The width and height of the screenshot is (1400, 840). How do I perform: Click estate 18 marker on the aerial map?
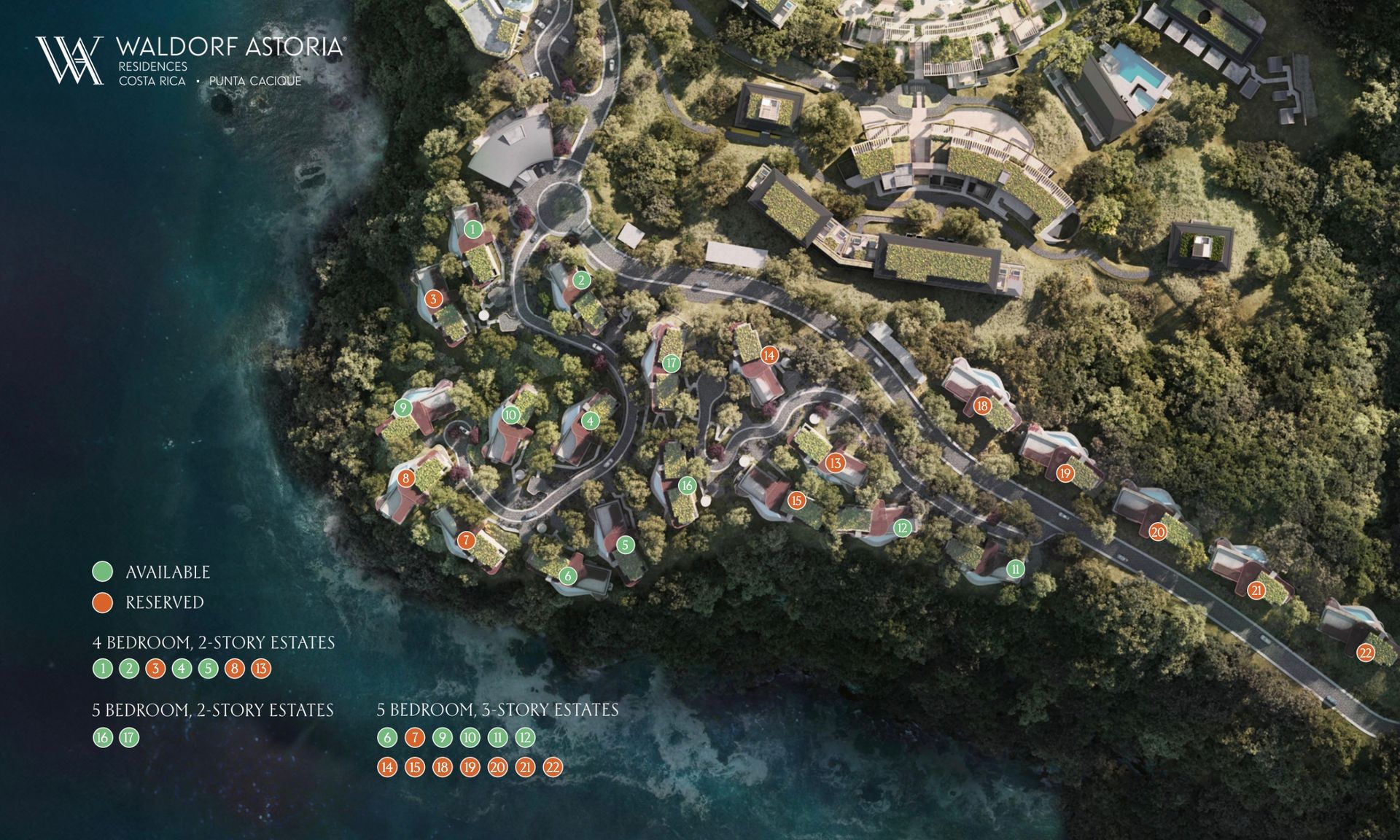coord(982,406)
